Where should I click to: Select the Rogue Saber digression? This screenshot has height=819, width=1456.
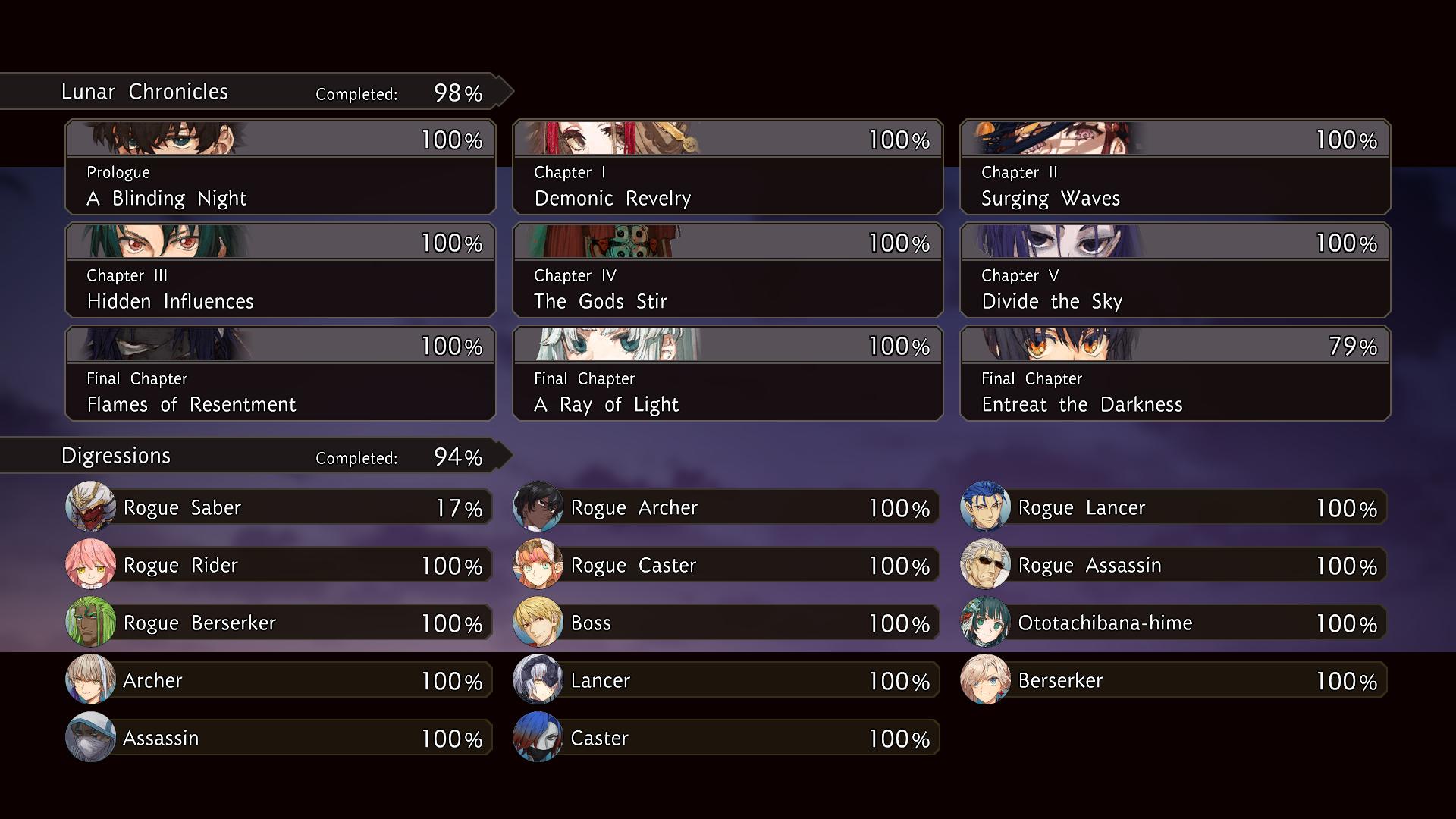[x=279, y=507]
